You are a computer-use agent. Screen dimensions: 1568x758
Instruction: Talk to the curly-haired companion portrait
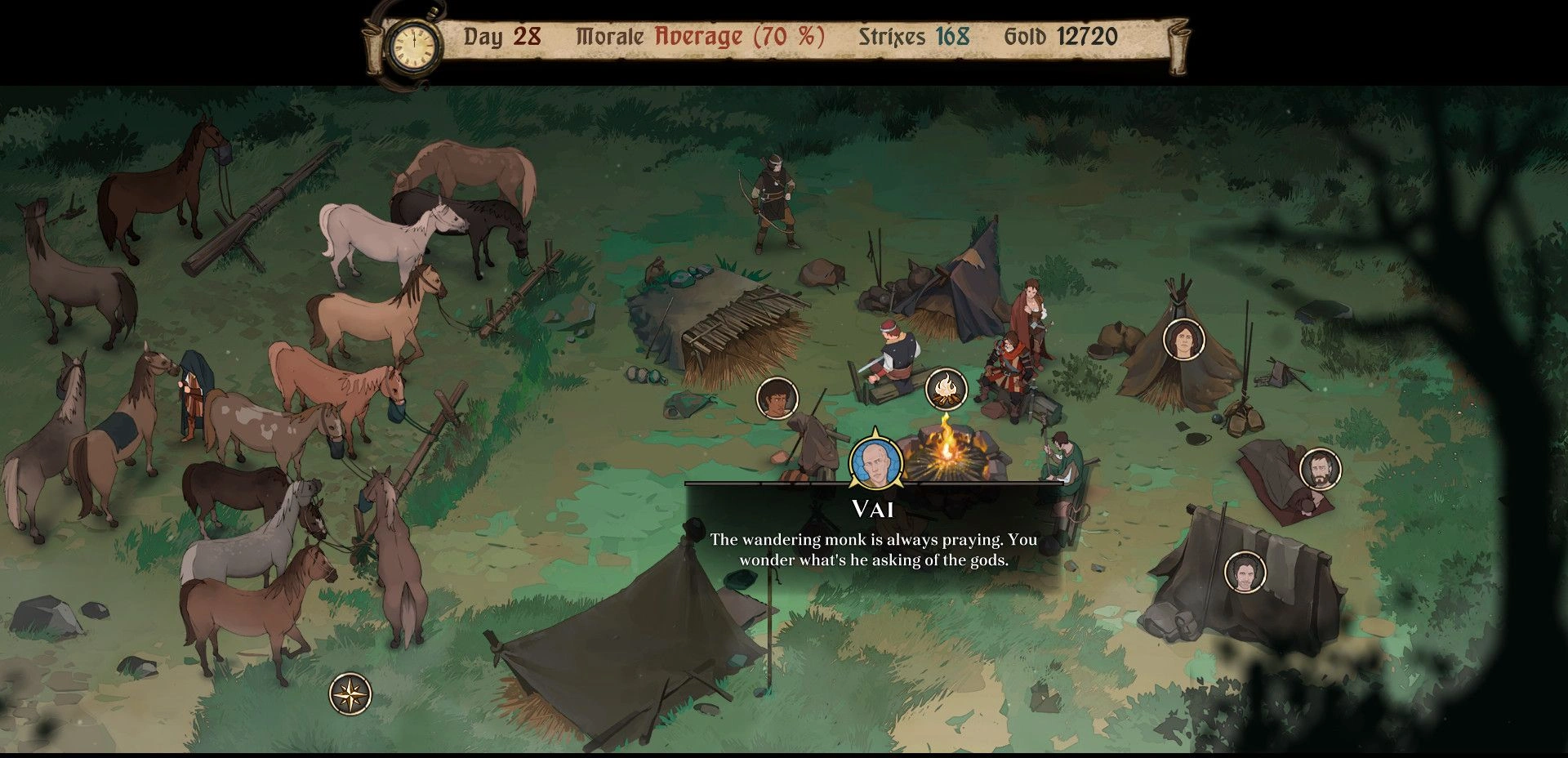tap(777, 399)
